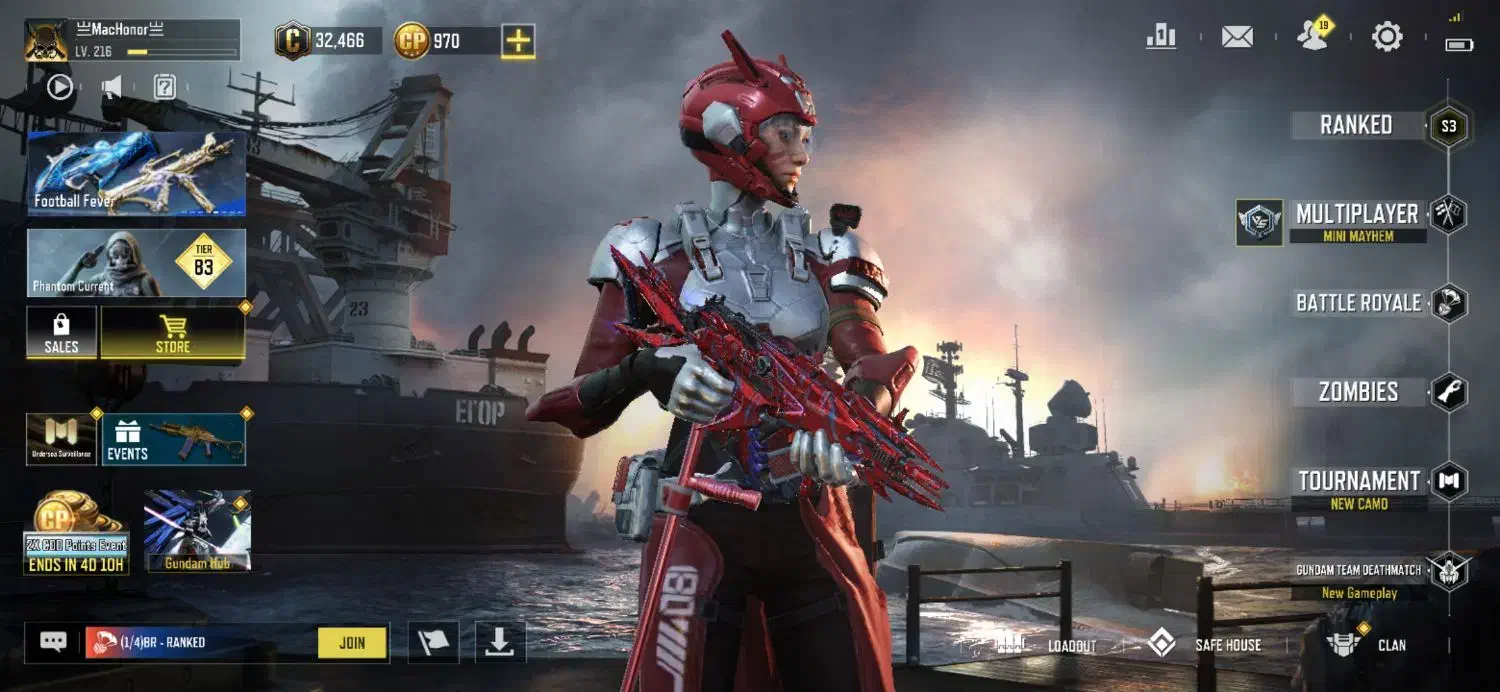Join the BR Ranked team invite
Image resolution: width=1500 pixels, height=692 pixels.
click(352, 643)
